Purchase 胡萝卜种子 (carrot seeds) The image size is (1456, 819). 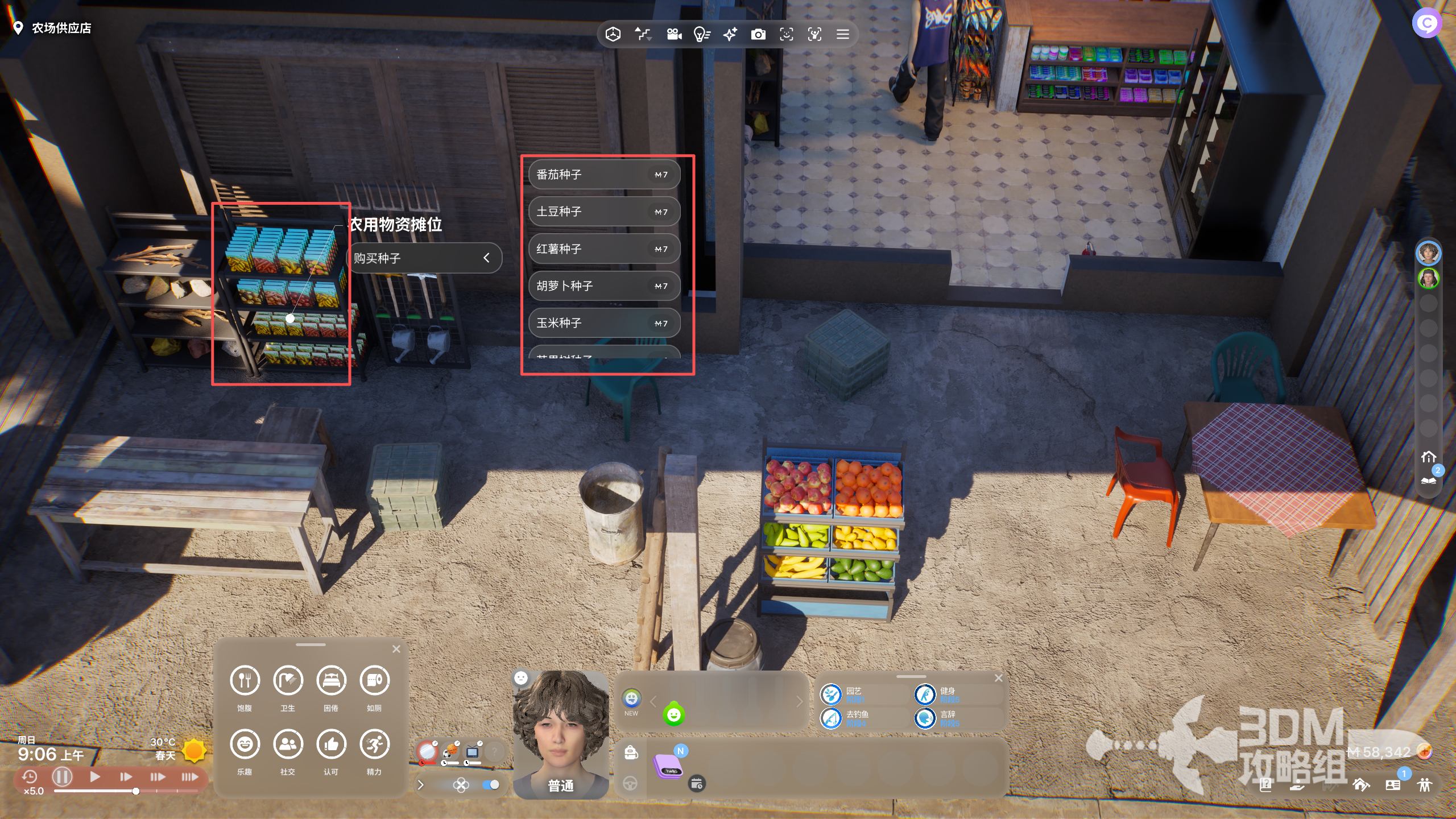pos(604,286)
